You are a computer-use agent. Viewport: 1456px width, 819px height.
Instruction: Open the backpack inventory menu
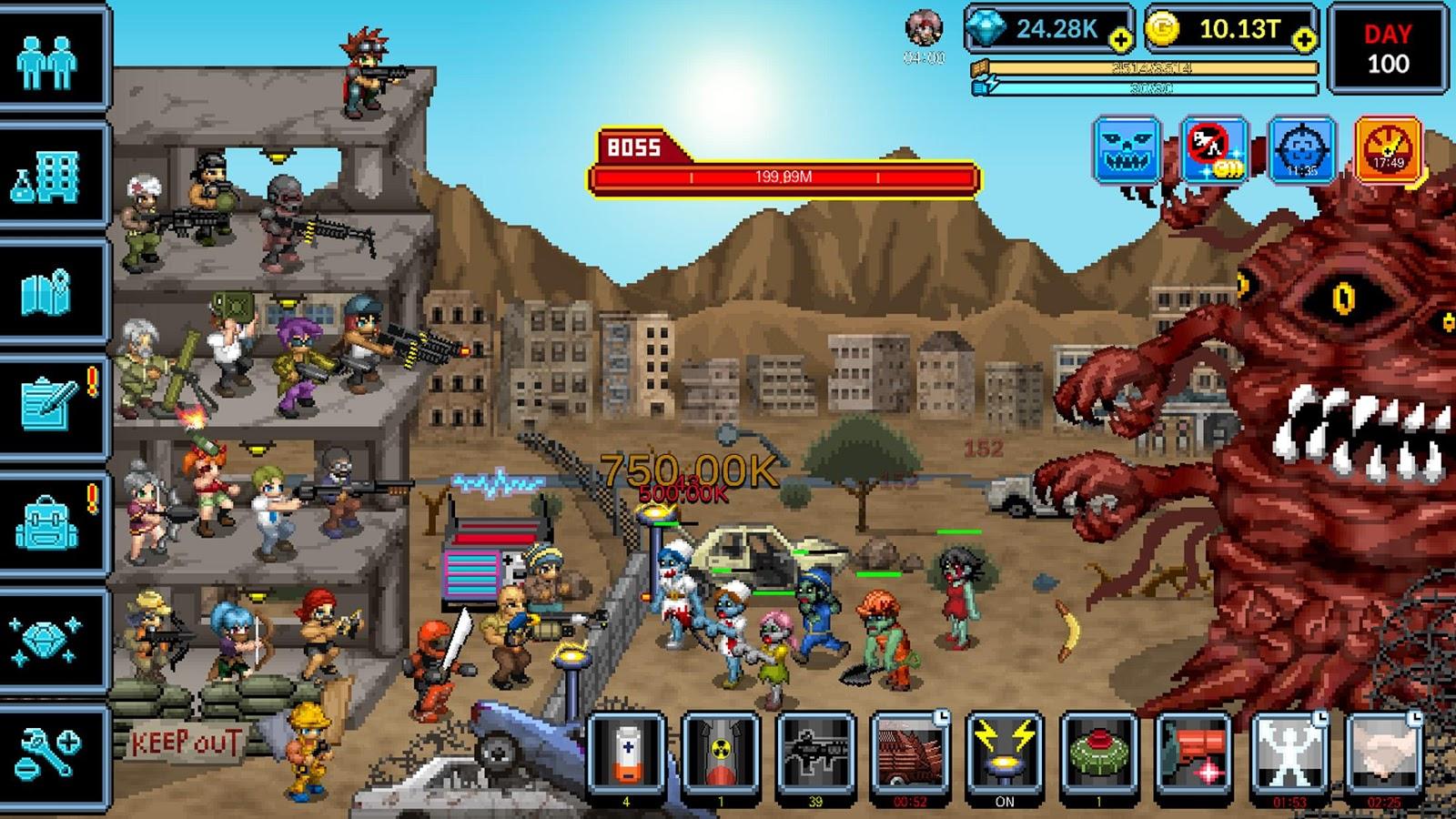(x=47, y=522)
